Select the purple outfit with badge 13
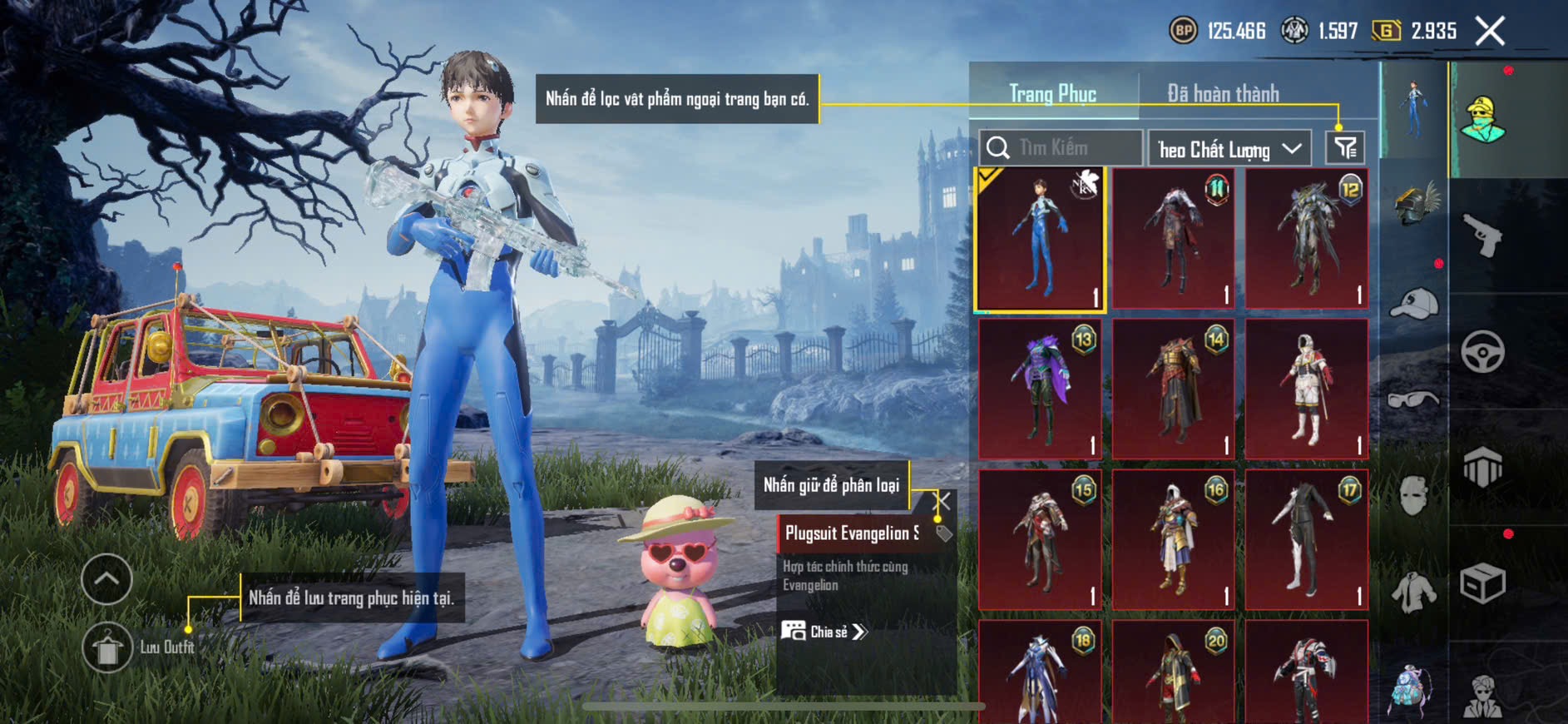Viewport: 1568px width, 724px height. [x=1040, y=389]
